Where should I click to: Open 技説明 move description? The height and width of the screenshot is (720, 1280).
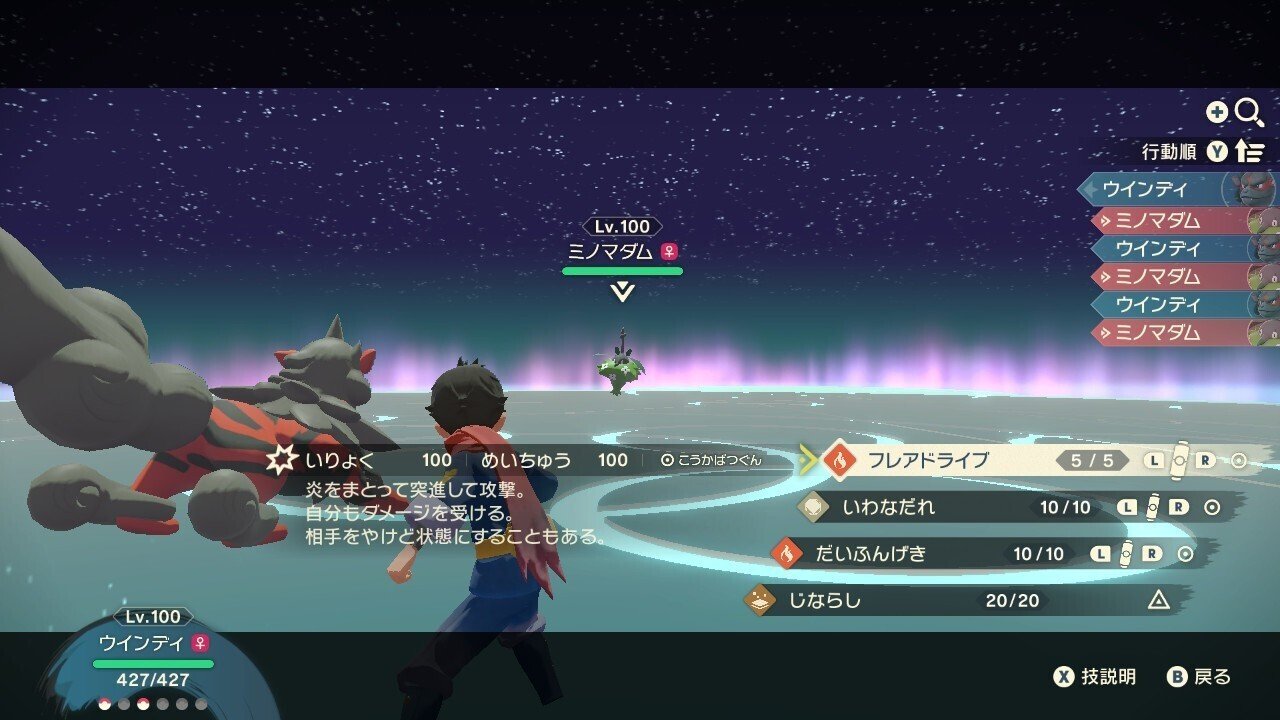pyautogui.click(x=1095, y=677)
